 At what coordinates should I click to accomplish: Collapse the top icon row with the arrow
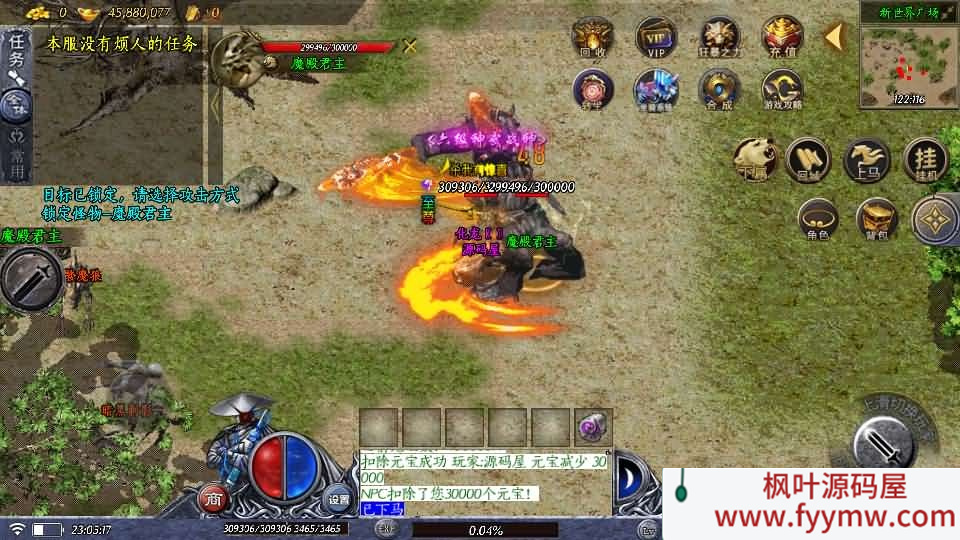(x=833, y=36)
